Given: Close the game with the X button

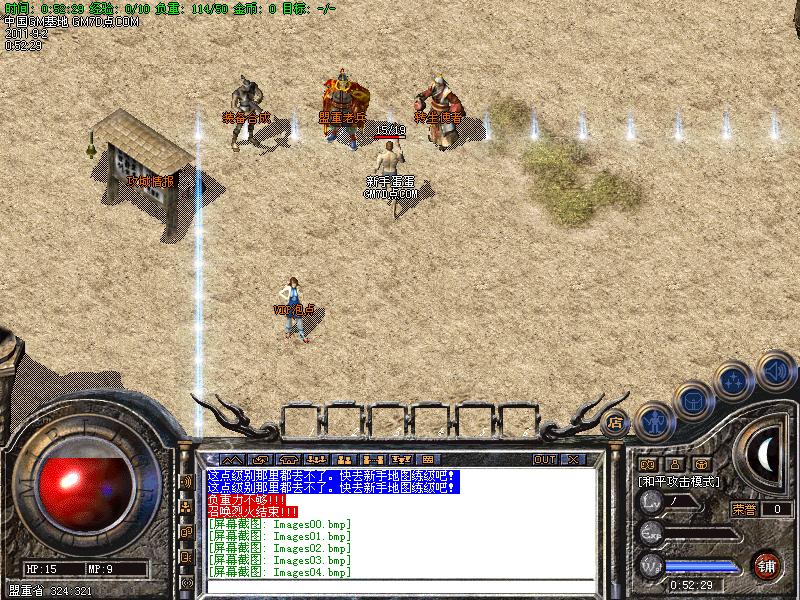Looking at the screenshot, I should point(573,460).
